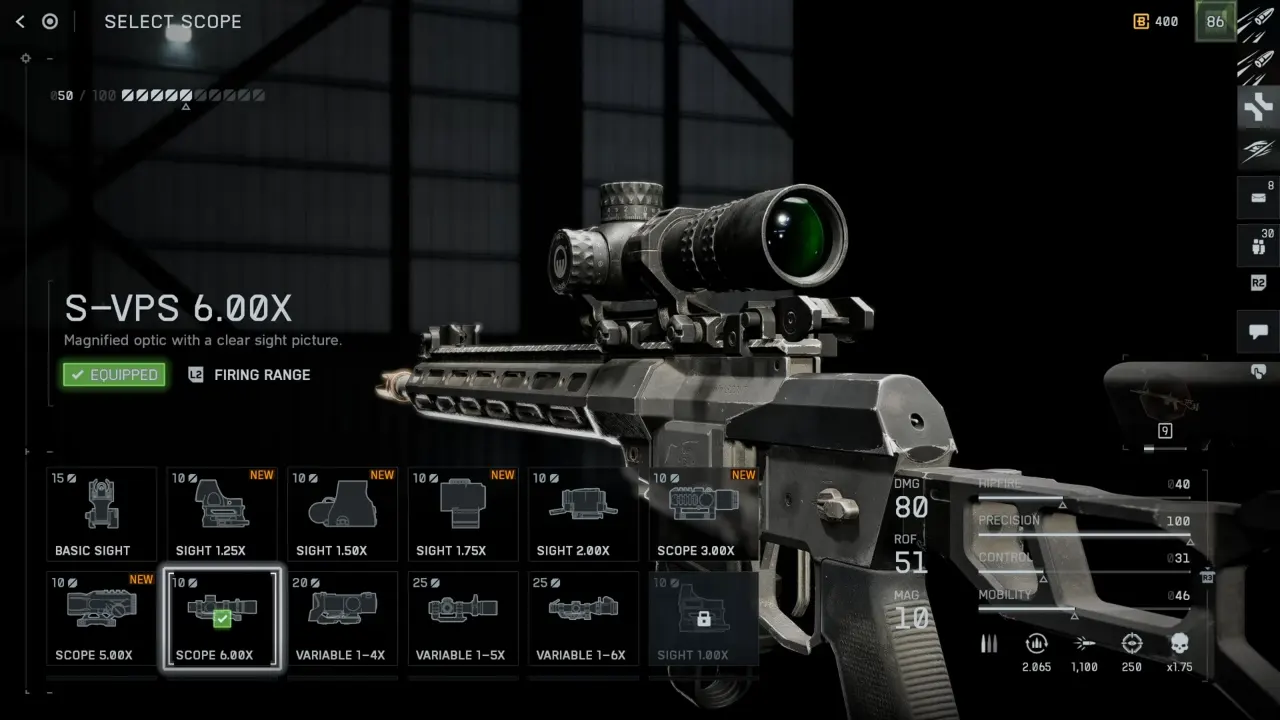The height and width of the screenshot is (720, 1280).
Task: Click the locked Sight 1.00X tile
Action: coord(703,618)
